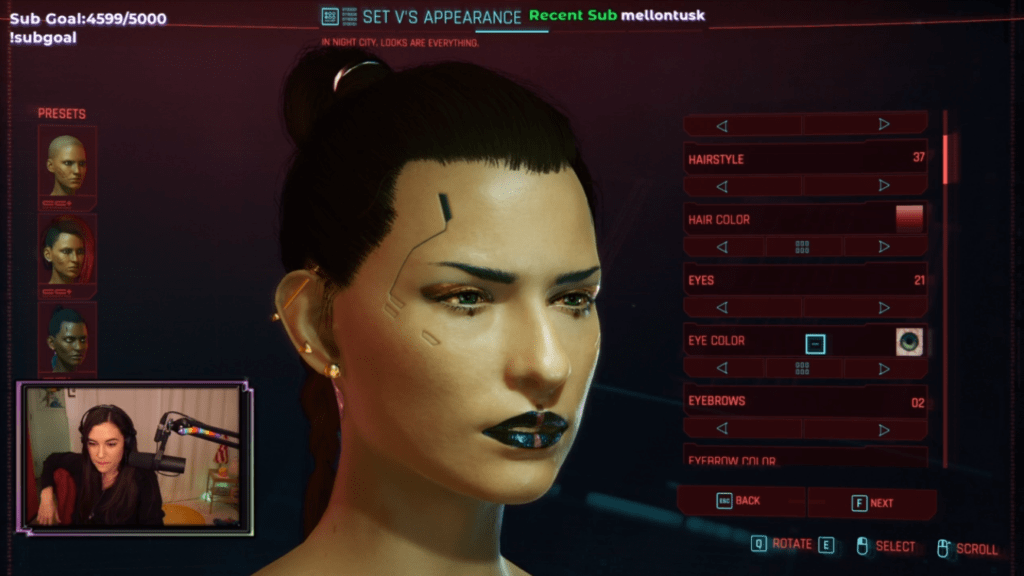Go to the previous hairstyle
The image size is (1024, 576).
coord(722,186)
